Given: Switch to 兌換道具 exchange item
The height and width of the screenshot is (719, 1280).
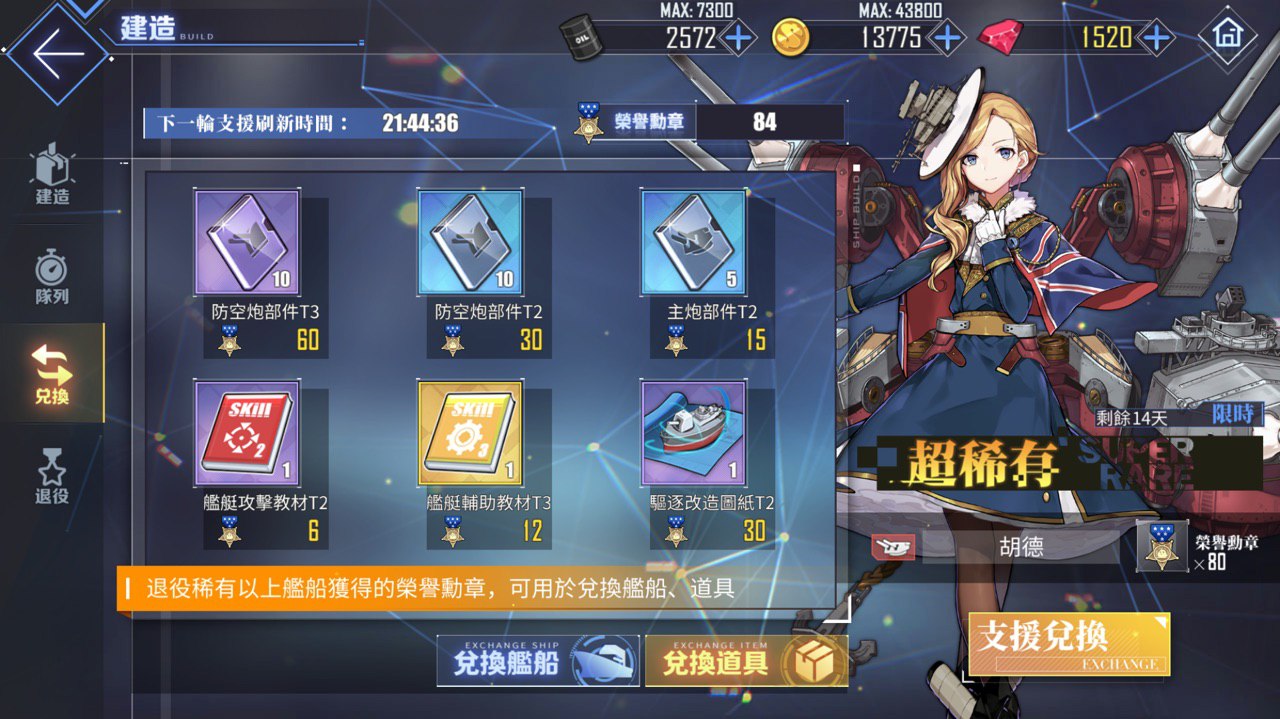Looking at the screenshot, I should (746, 661).
